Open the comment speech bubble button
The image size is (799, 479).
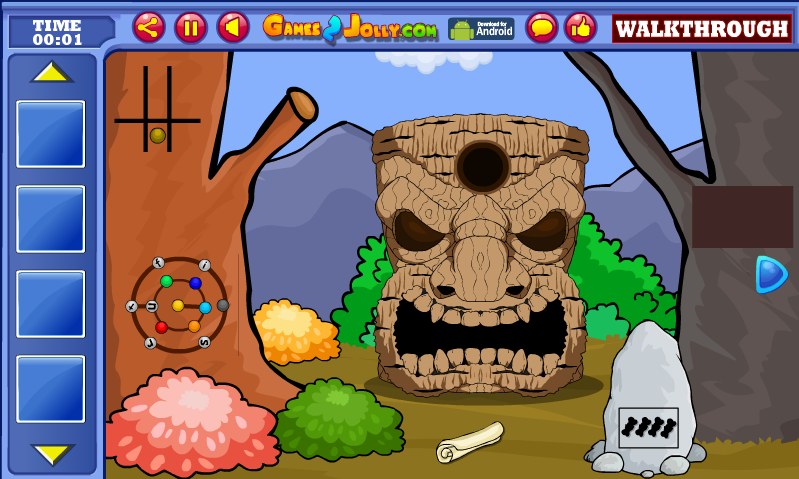[x=542, y=27]
